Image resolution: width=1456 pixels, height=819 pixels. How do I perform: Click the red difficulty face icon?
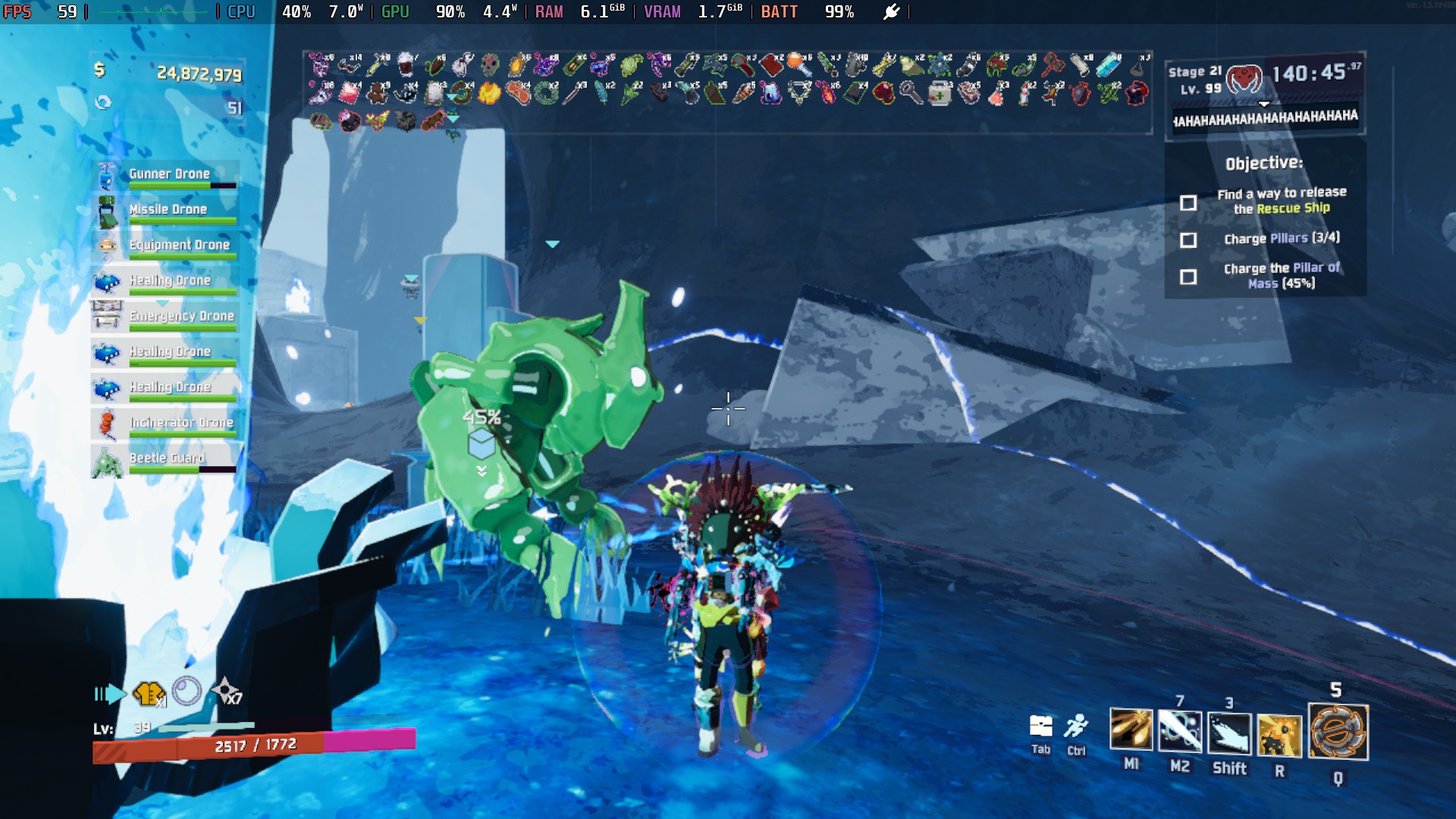(x=1244, y=78)
